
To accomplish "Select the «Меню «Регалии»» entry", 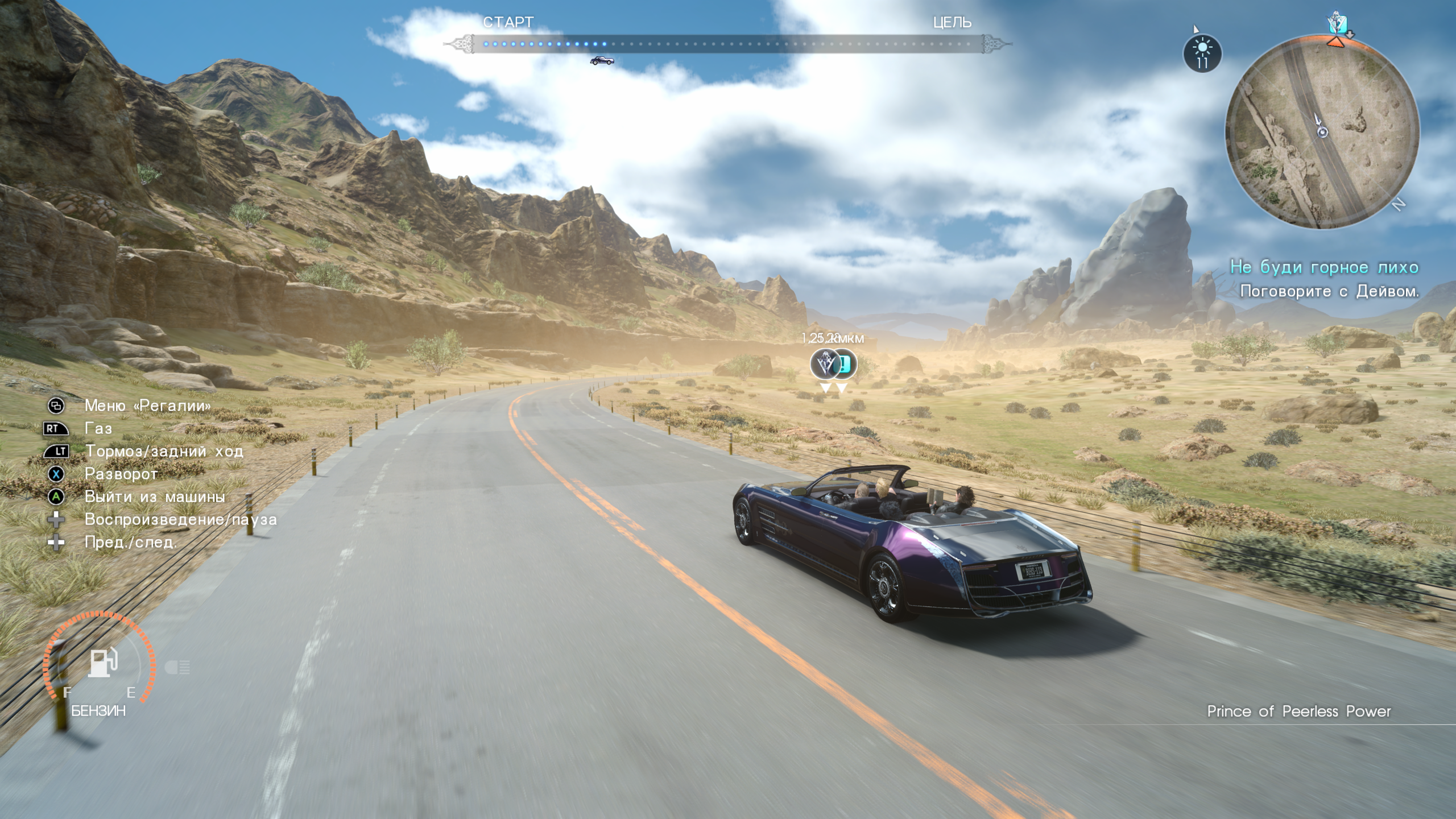I will pos(147,406).
